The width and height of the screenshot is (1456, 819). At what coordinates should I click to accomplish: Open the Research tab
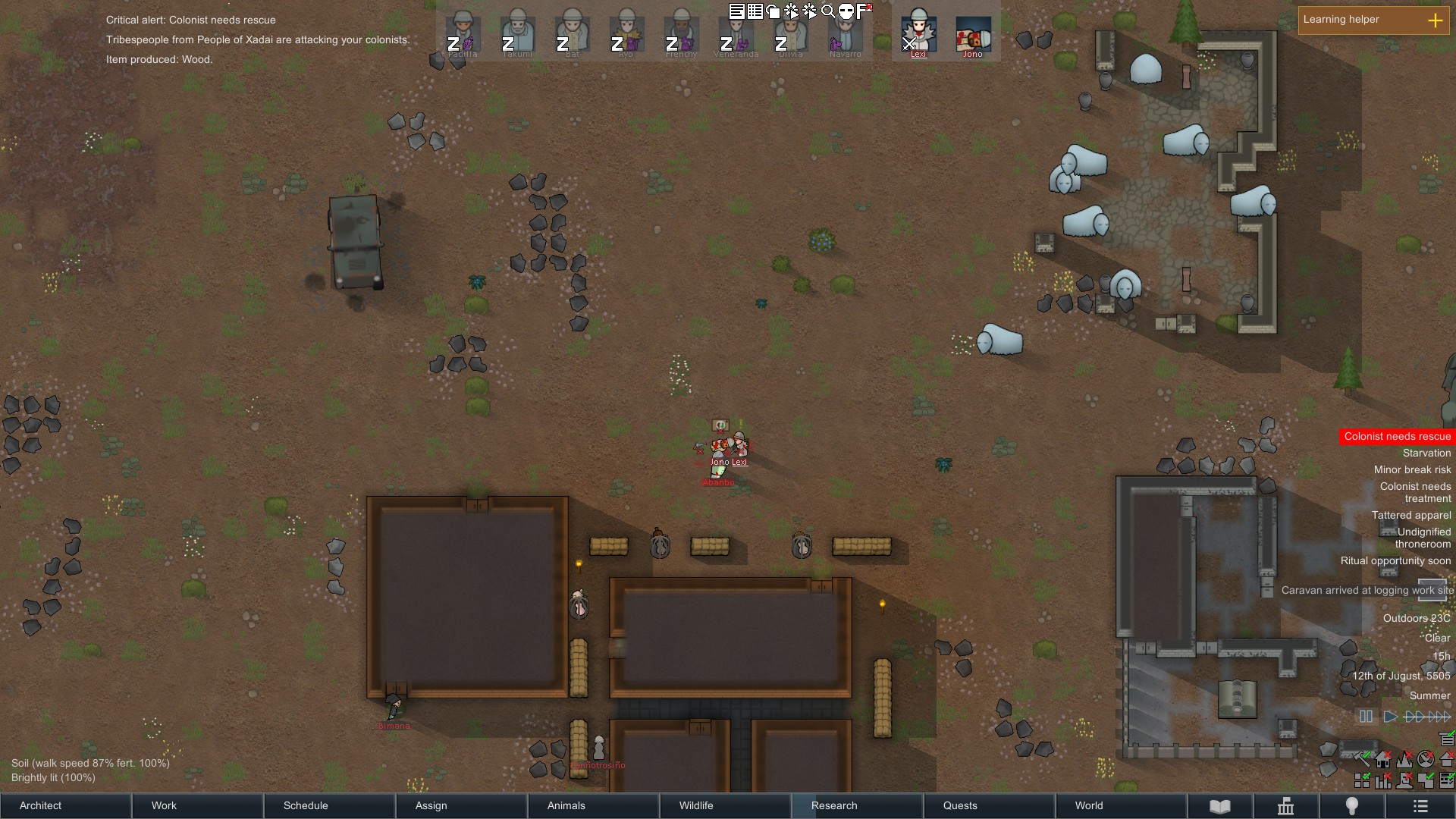[x=857, y=805]
